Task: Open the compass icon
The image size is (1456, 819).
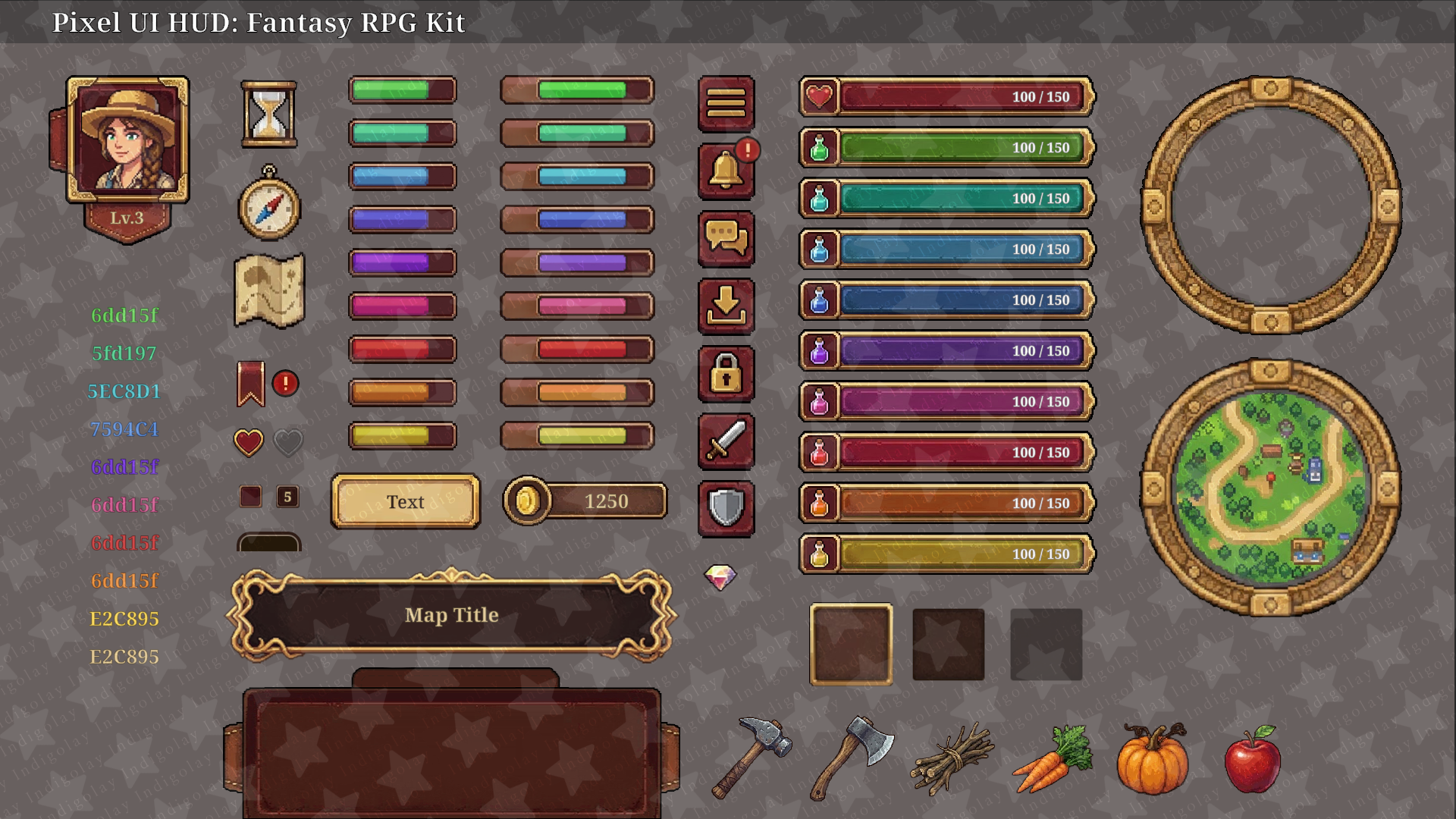Action: coord(269,206)
